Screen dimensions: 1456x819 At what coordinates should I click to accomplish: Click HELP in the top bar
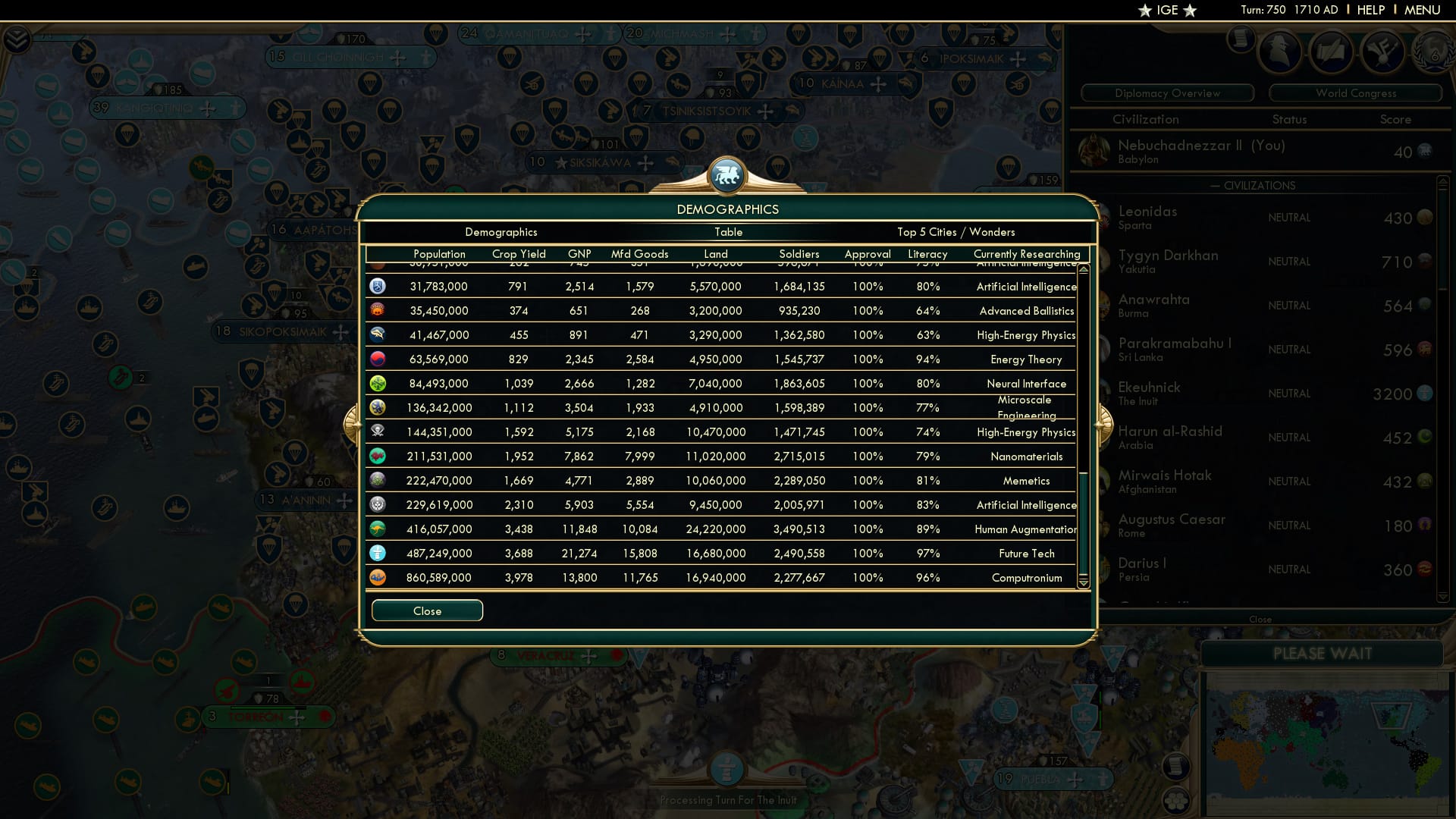click(x=1370, y=10)
